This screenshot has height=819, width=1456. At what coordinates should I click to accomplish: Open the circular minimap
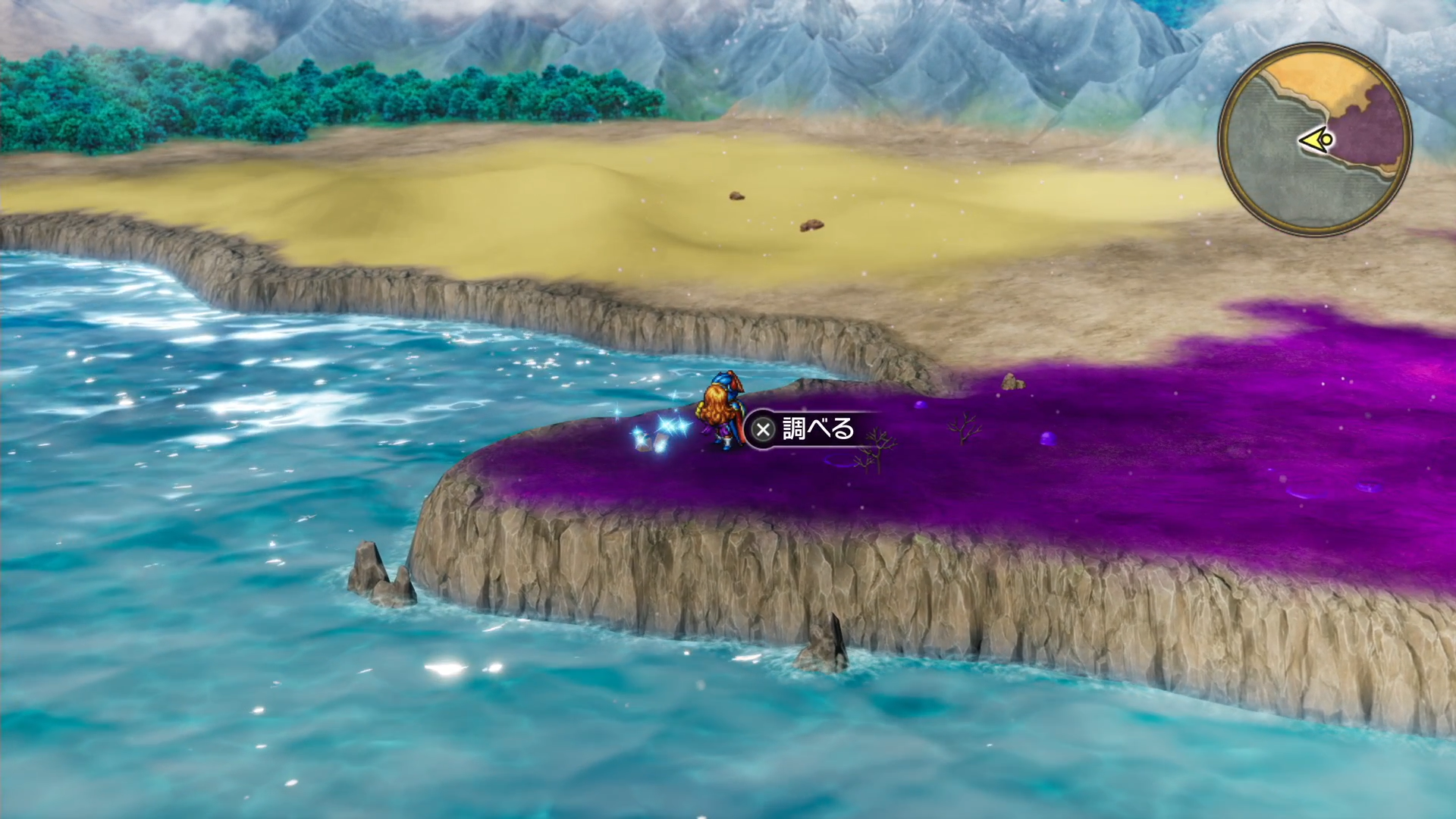tap(1315, 140)
